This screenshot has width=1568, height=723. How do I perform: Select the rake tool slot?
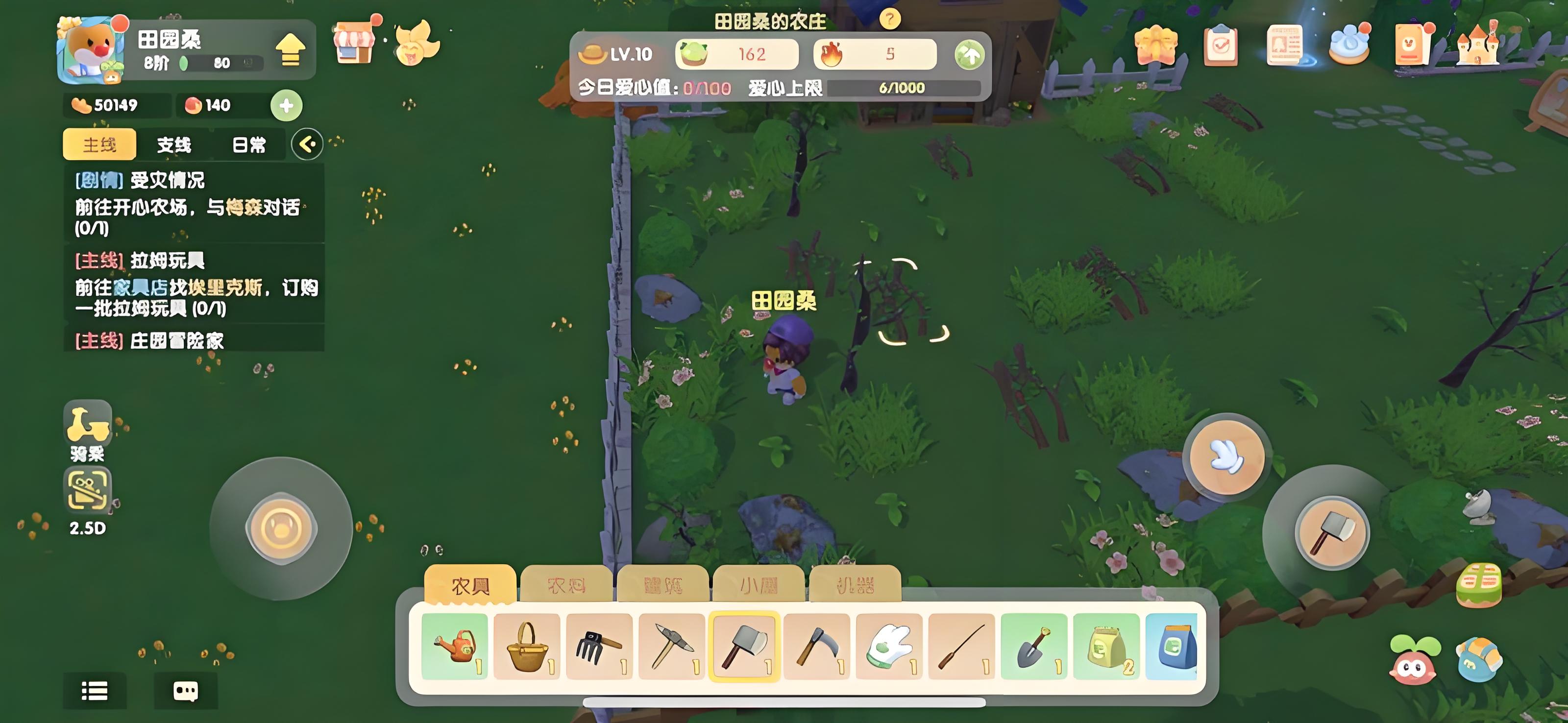point(600,646)
